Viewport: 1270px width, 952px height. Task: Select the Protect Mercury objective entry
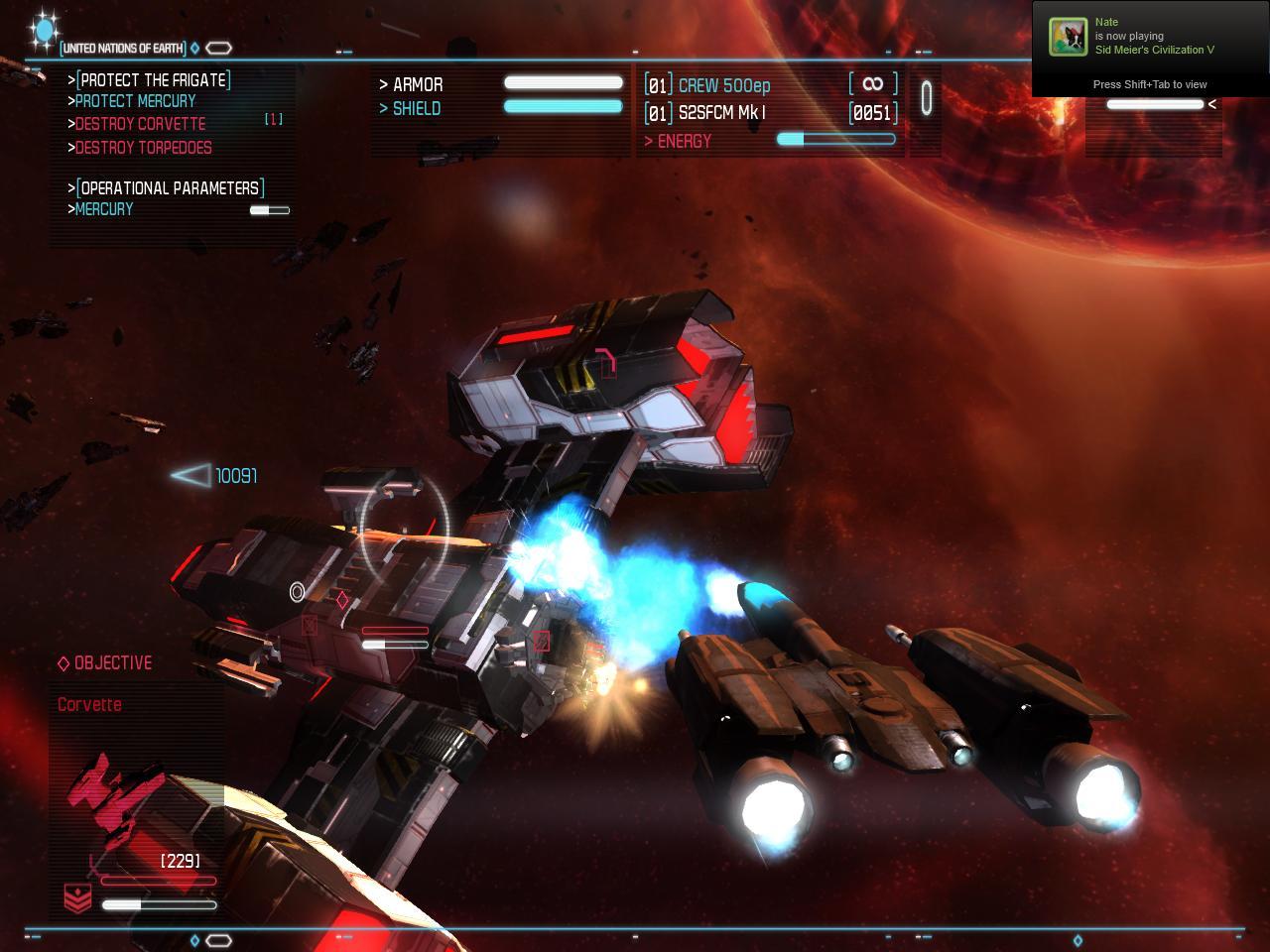click(x=135, y=101)
